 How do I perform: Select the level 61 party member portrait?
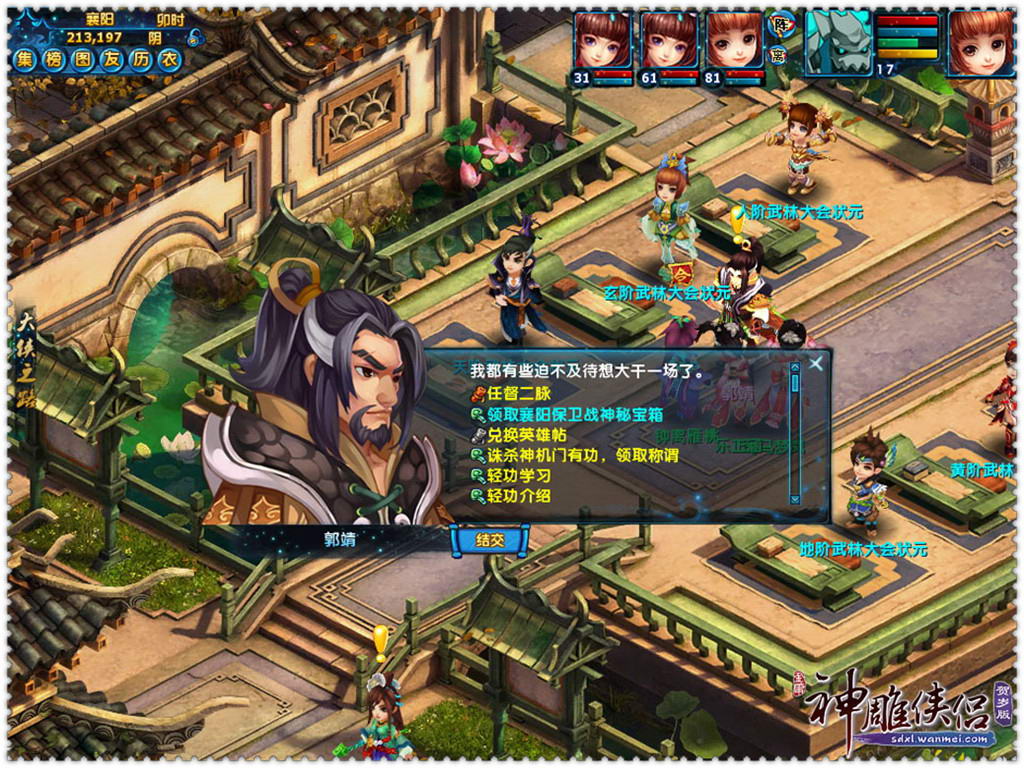coord(668,41)
